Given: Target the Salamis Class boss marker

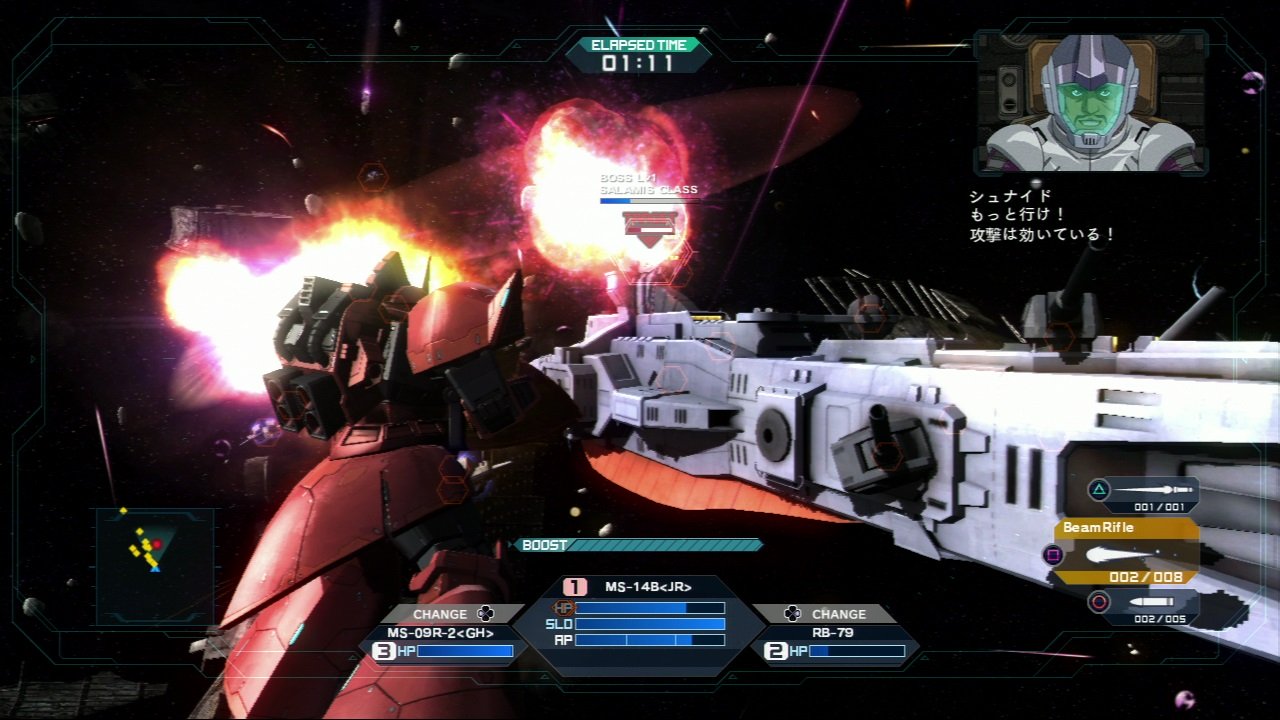Looking at the screenshot, I should [649, 223].
